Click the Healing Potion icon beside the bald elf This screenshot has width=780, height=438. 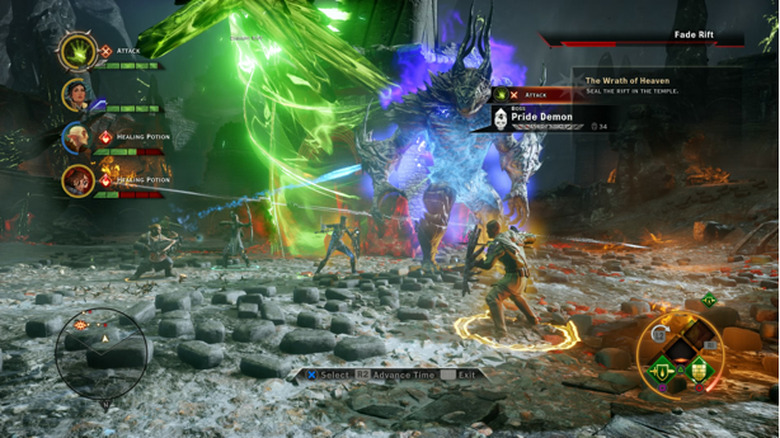click(106, 137)
